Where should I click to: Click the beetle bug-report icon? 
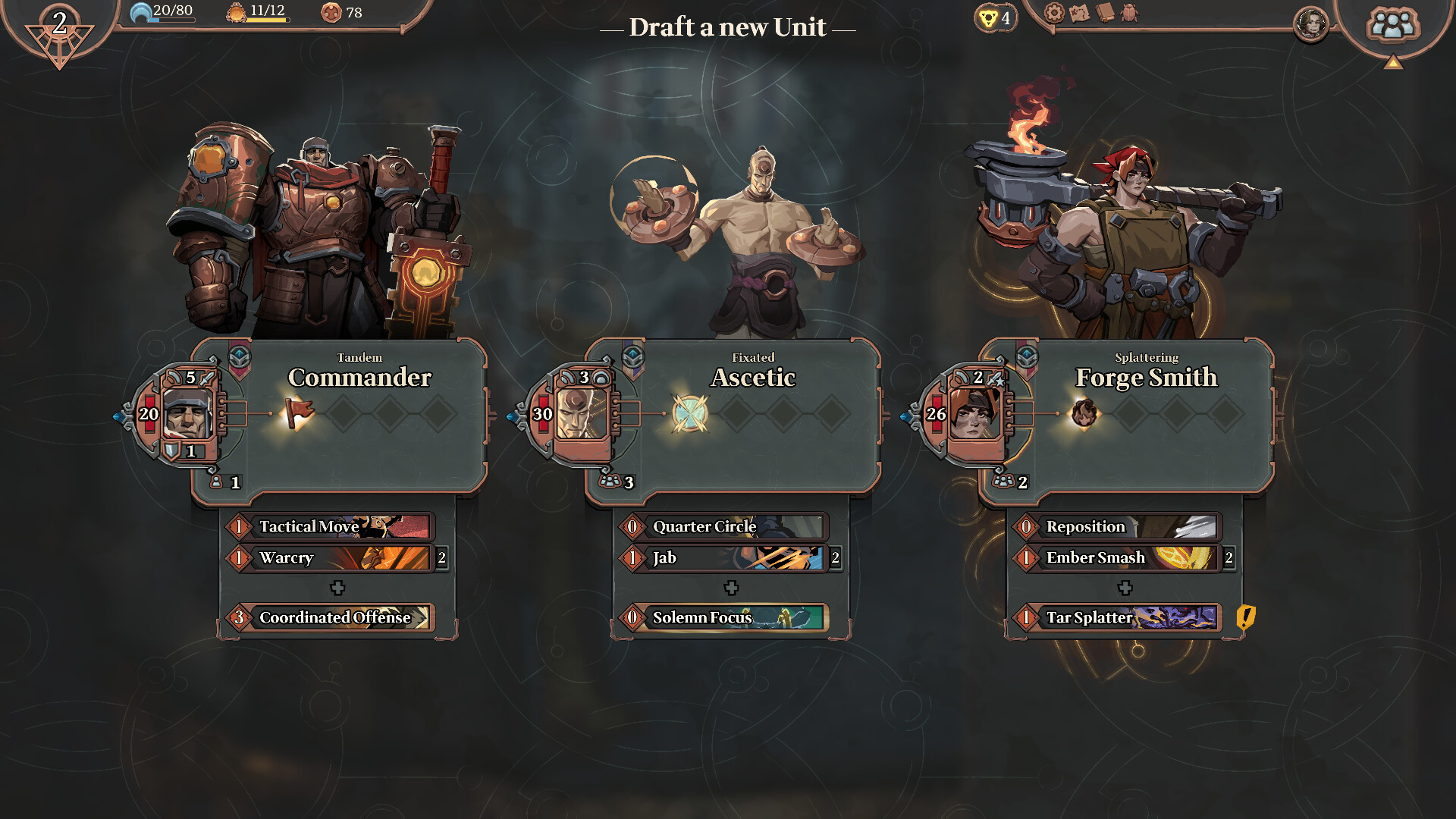1130,13
